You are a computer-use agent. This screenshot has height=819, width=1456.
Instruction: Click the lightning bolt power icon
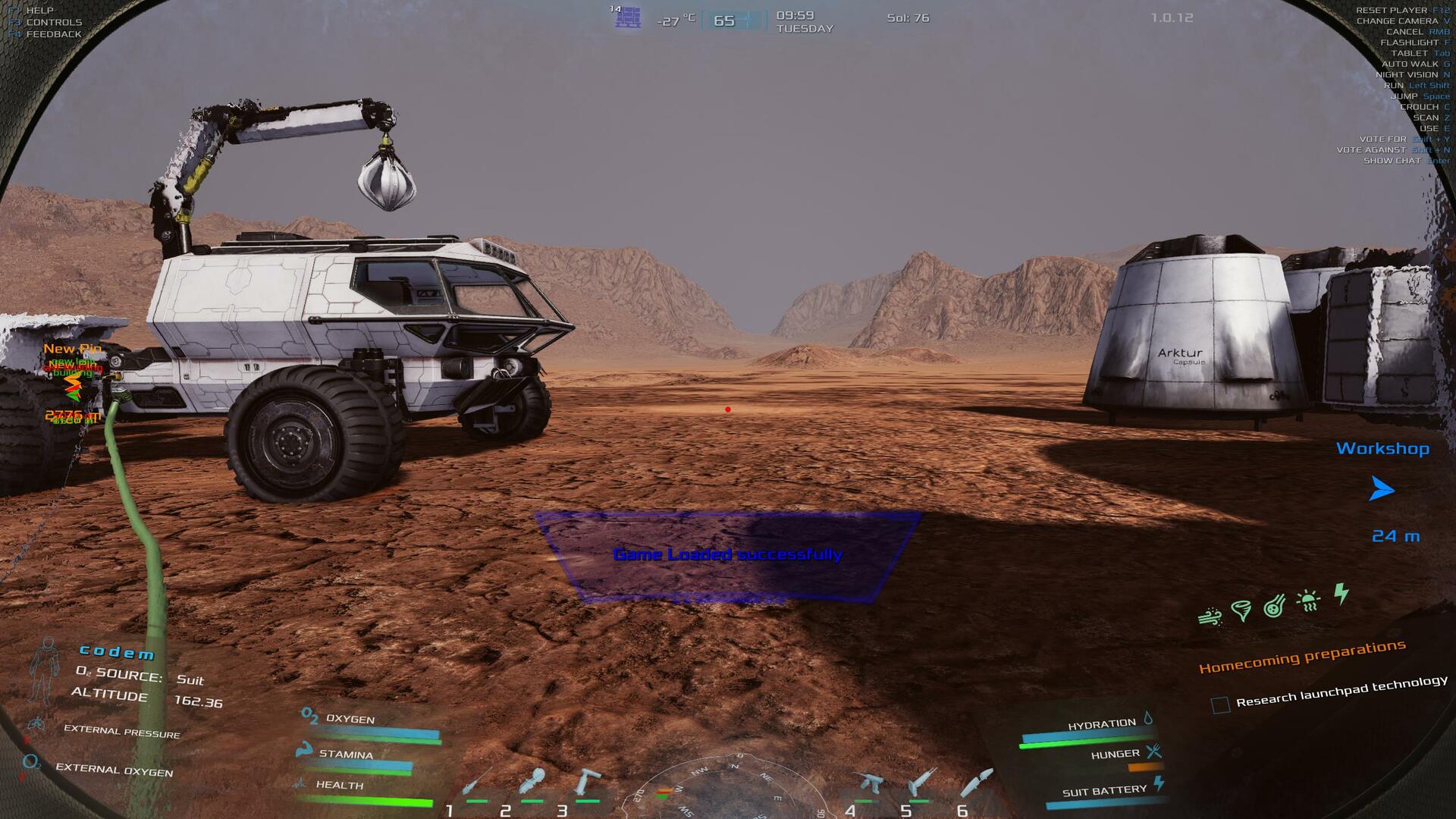tap(1341, 592)
